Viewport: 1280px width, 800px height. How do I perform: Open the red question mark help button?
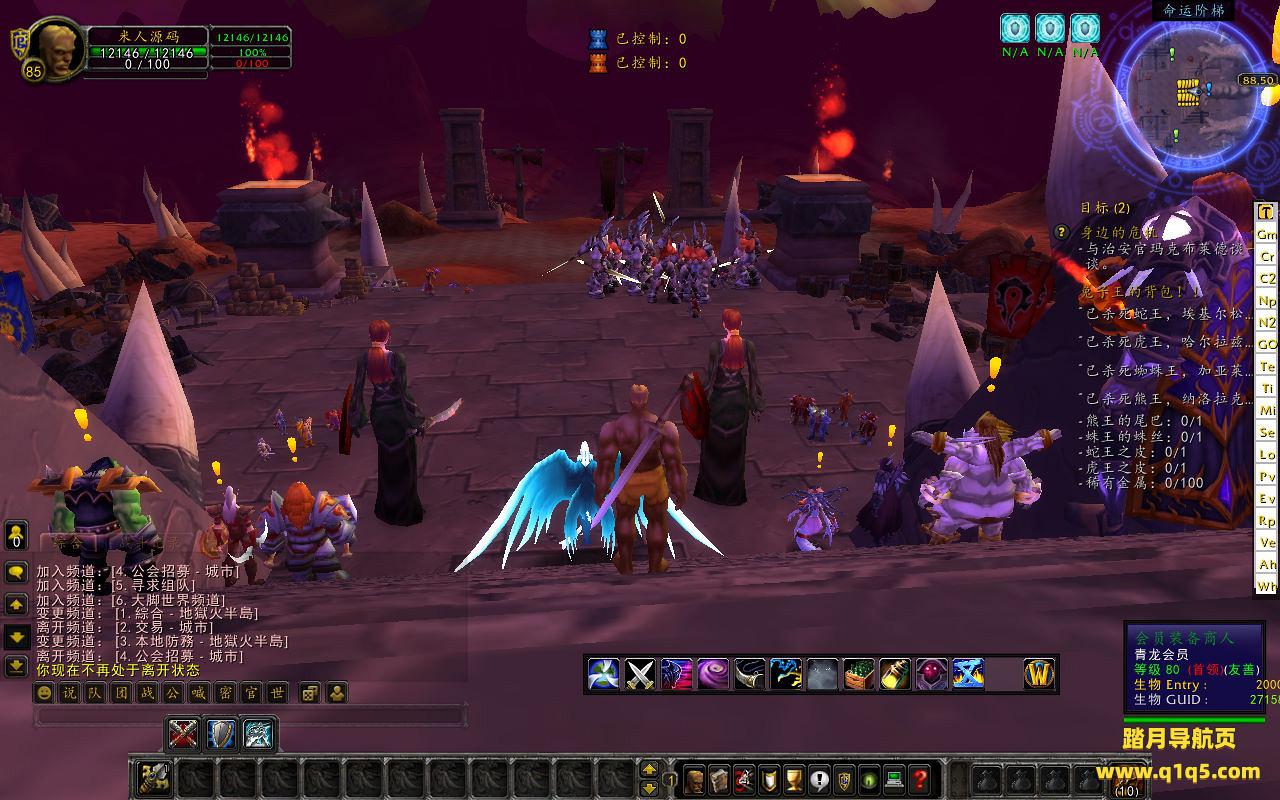click(921, 779)
